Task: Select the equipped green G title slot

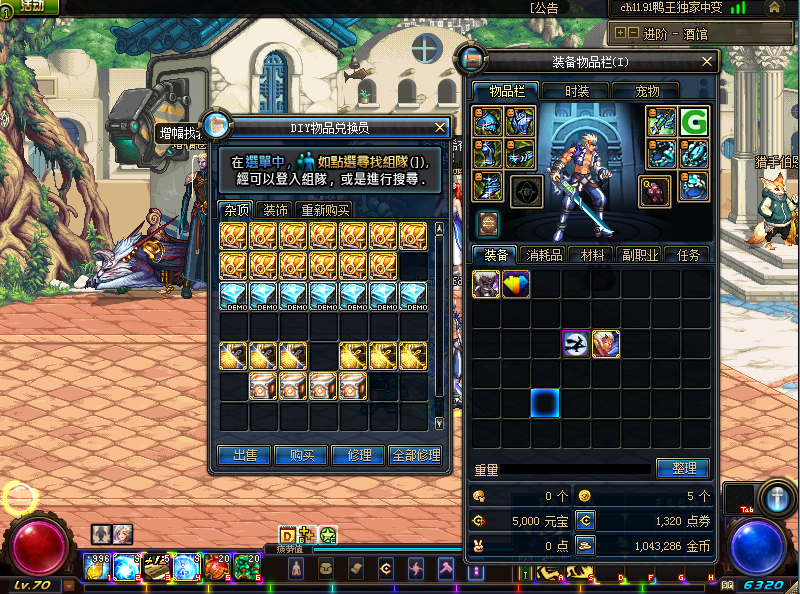Action: (694, 122)
